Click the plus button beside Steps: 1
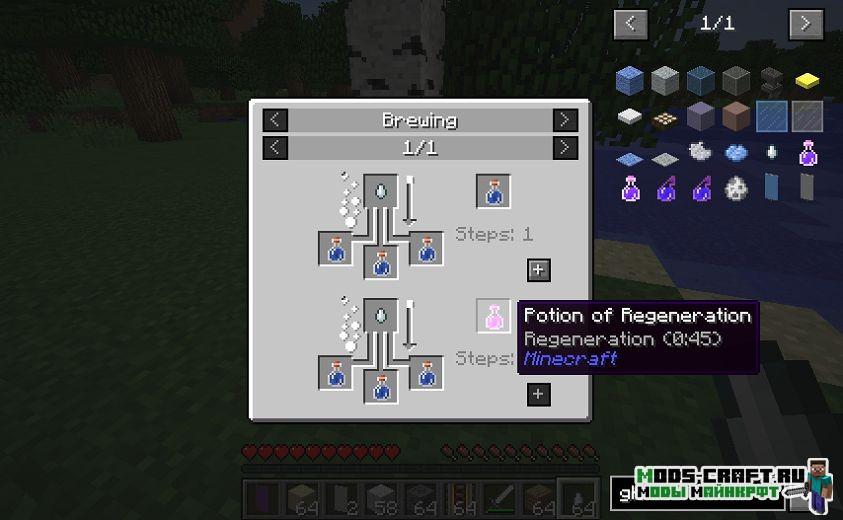 click(x=538, y=269)
